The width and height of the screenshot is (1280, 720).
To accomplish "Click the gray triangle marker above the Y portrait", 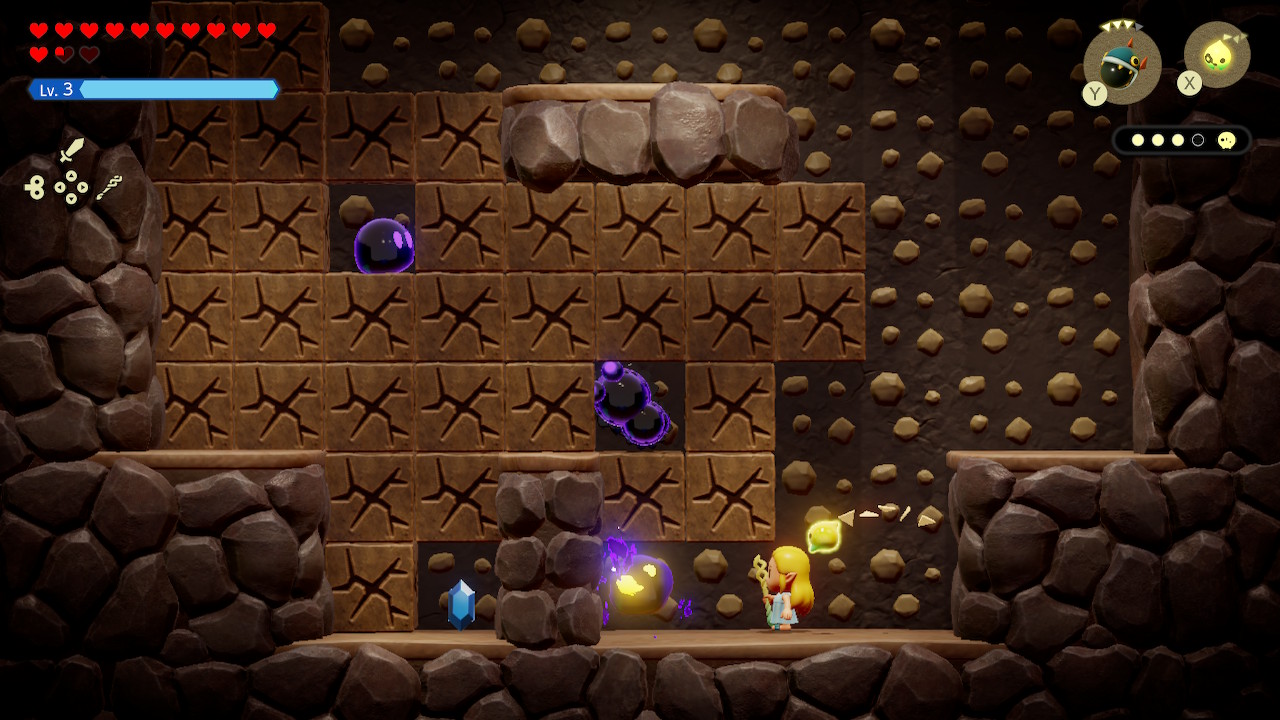I will (1139, 27).
